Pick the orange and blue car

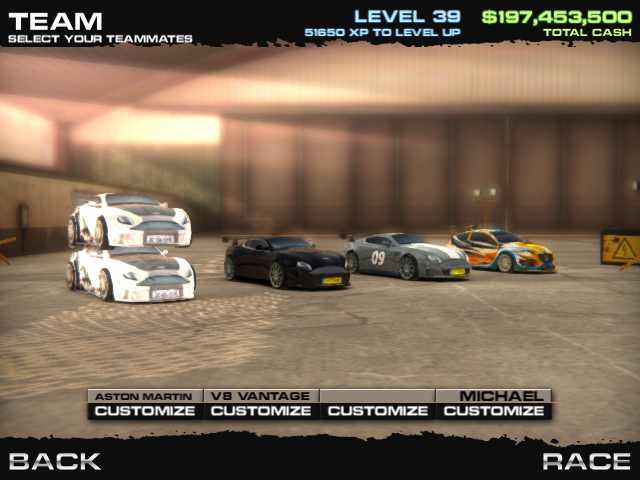(x=502, y=250)
